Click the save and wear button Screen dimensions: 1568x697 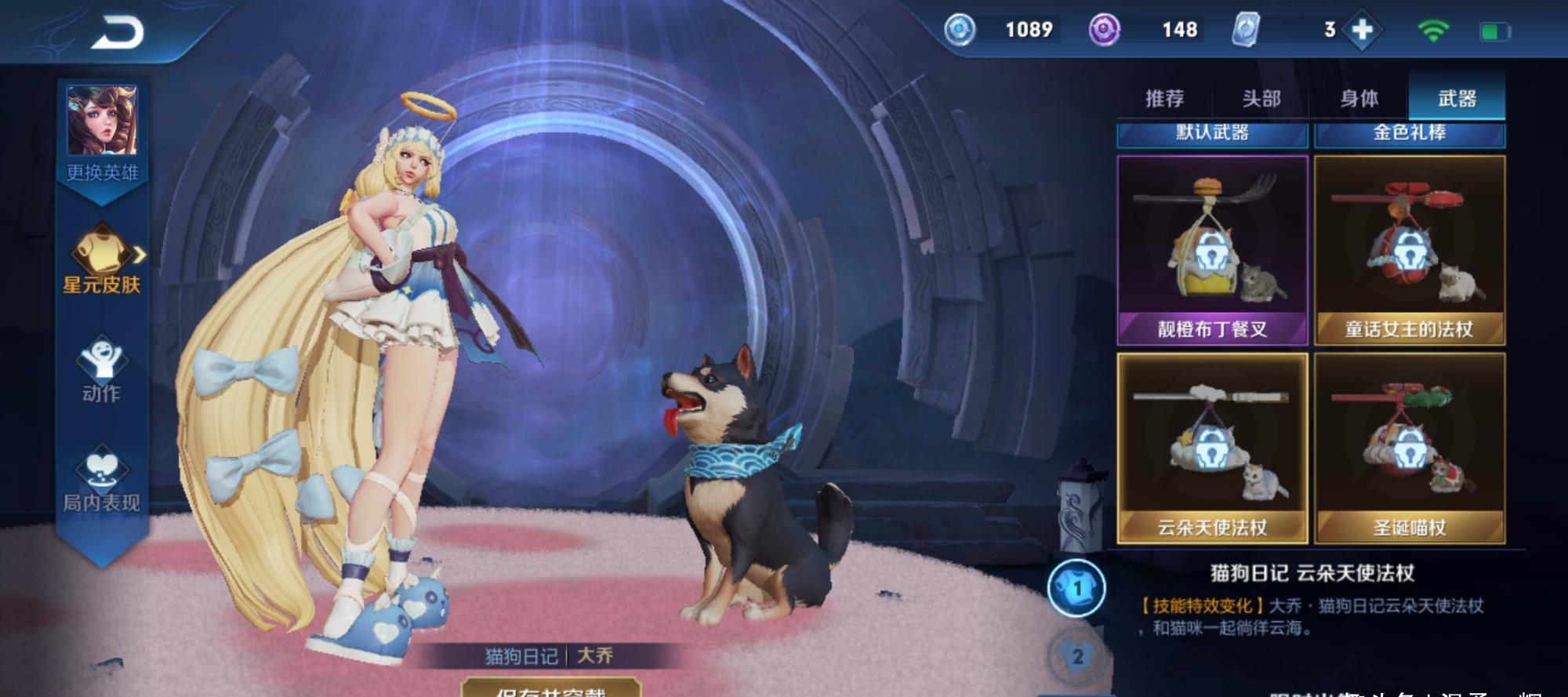point(550,688)
